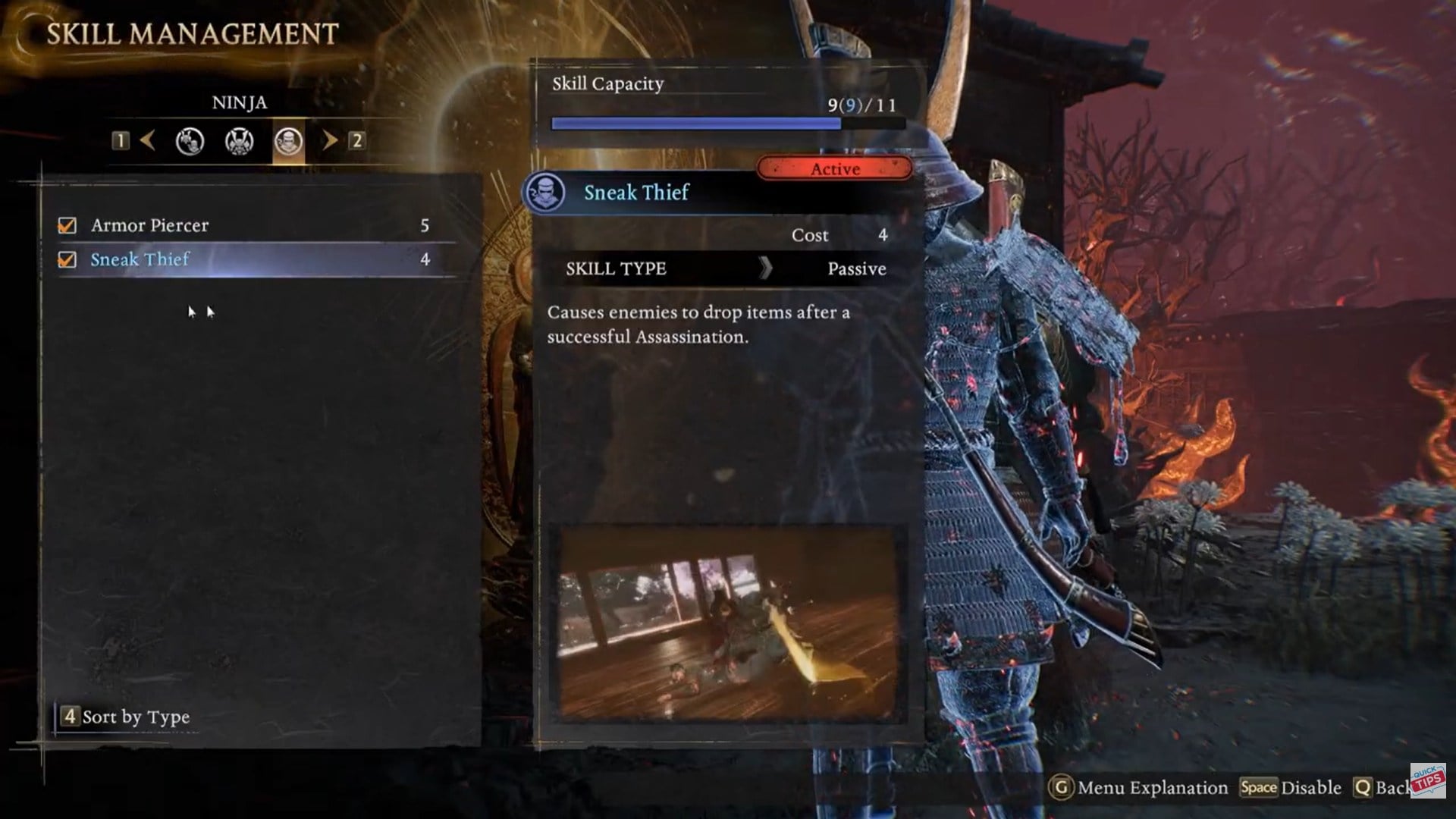Click the Quick Tips channel watermark
Screen dimensions: 1456x819
(x=1428, y=780)
